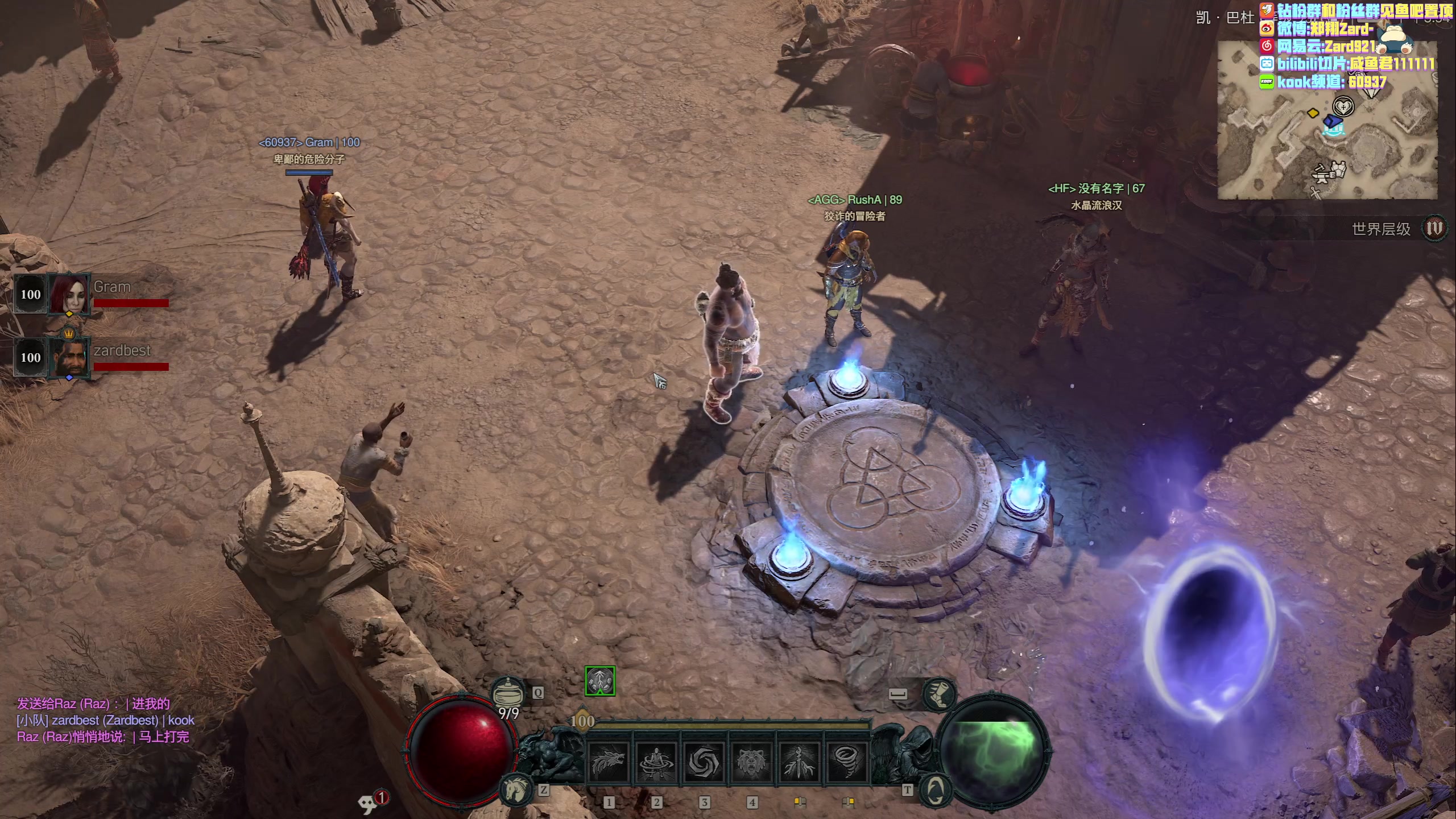Cast the tornado skill
Screen dimensions: 1456x819
[846, 762]
